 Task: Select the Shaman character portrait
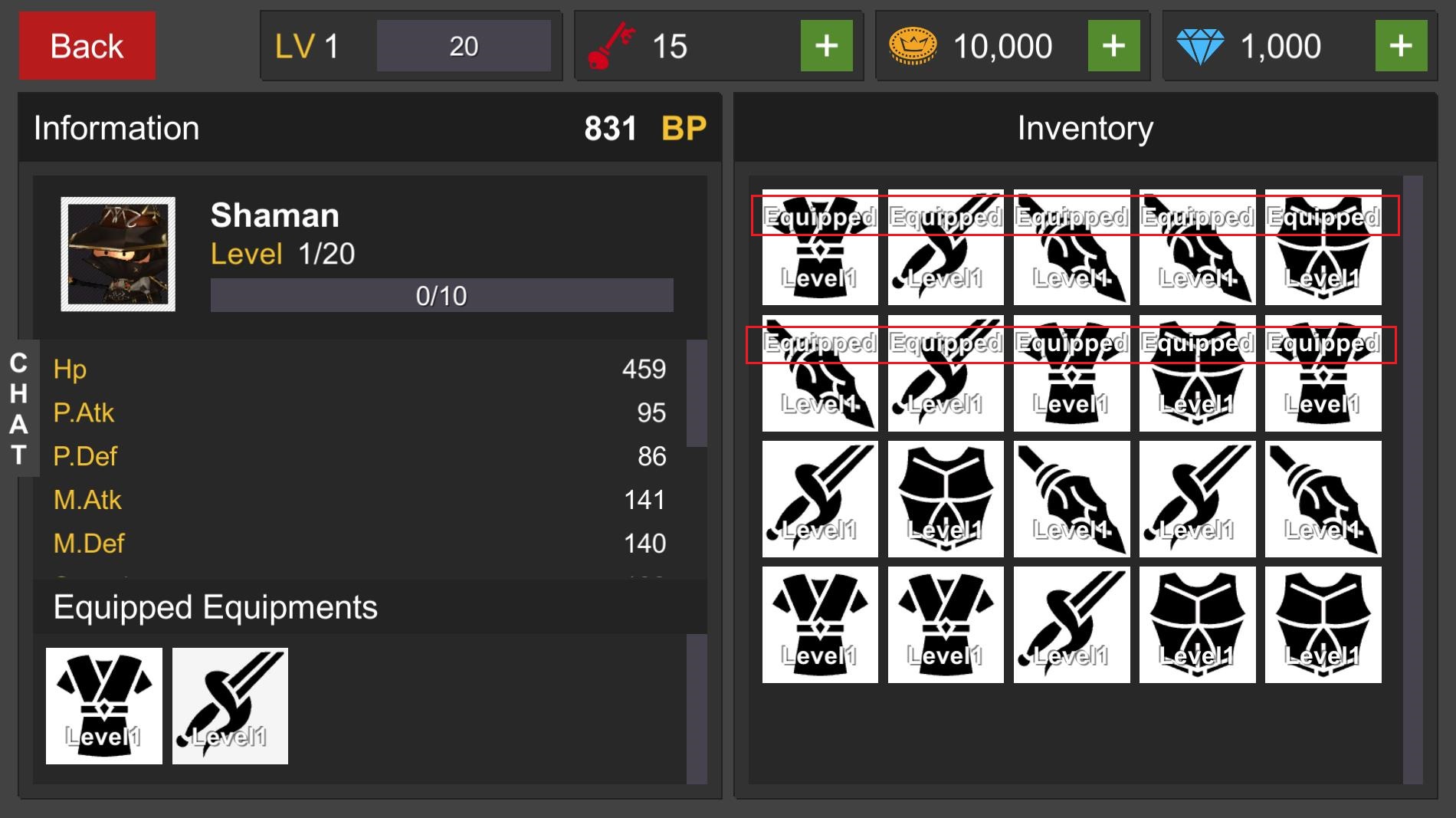[x=118, y=253]
